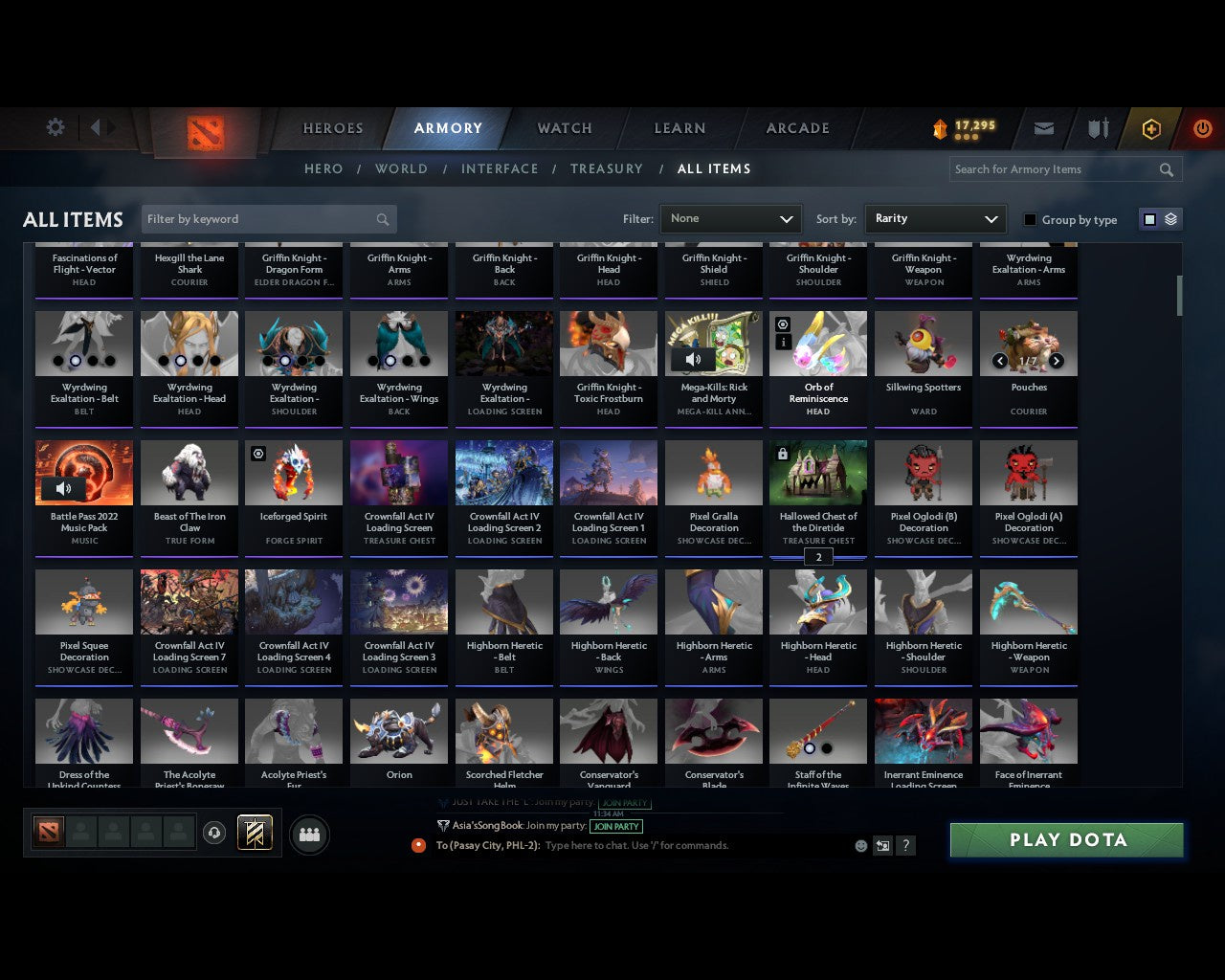Screen dimensions: 1225x980
Task: Toggle the list view layout icon
Action: 1169,218
